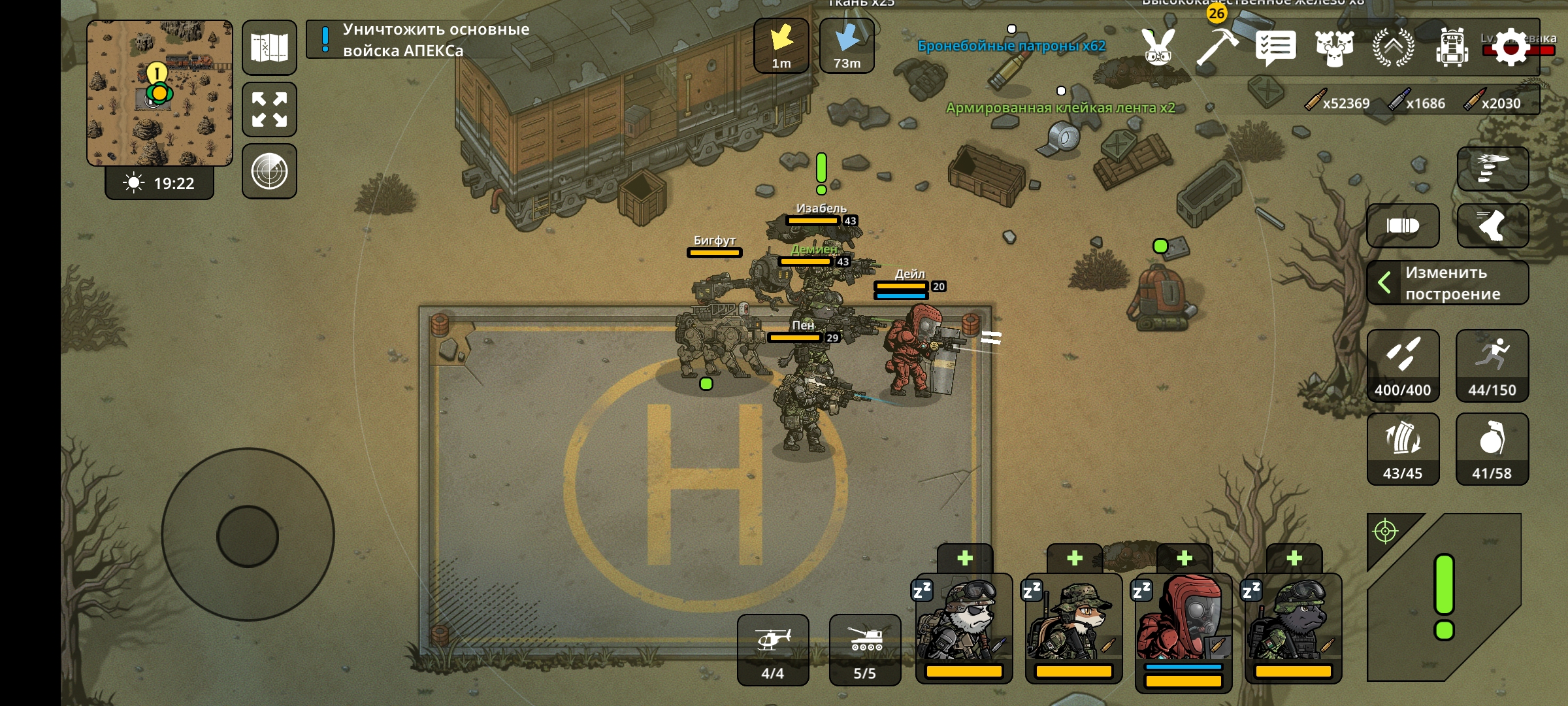Open the backpack inventory

click(x=1452, y=48)
